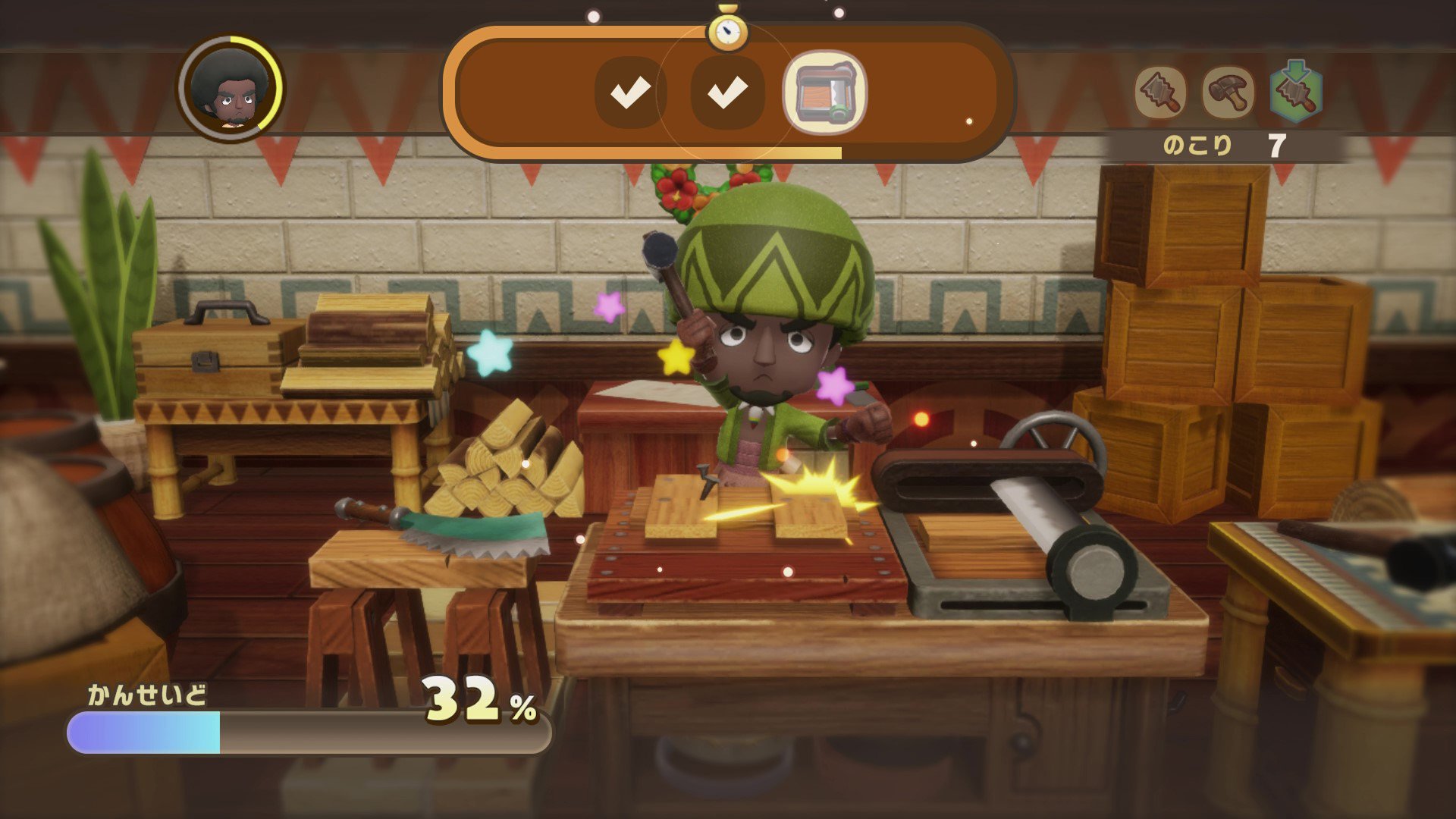Click the stopwatch timer icon
The image size is (1456, 819).
tap(727, 30)
